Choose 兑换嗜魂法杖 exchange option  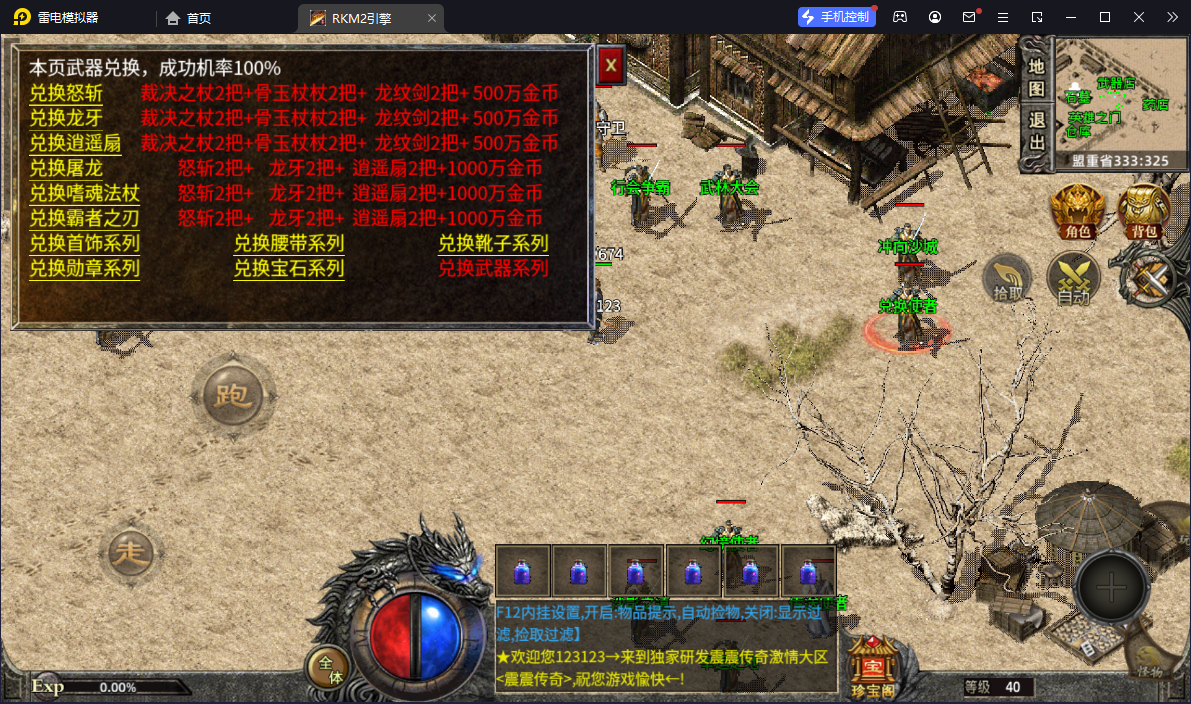click(x=84, y=193)
